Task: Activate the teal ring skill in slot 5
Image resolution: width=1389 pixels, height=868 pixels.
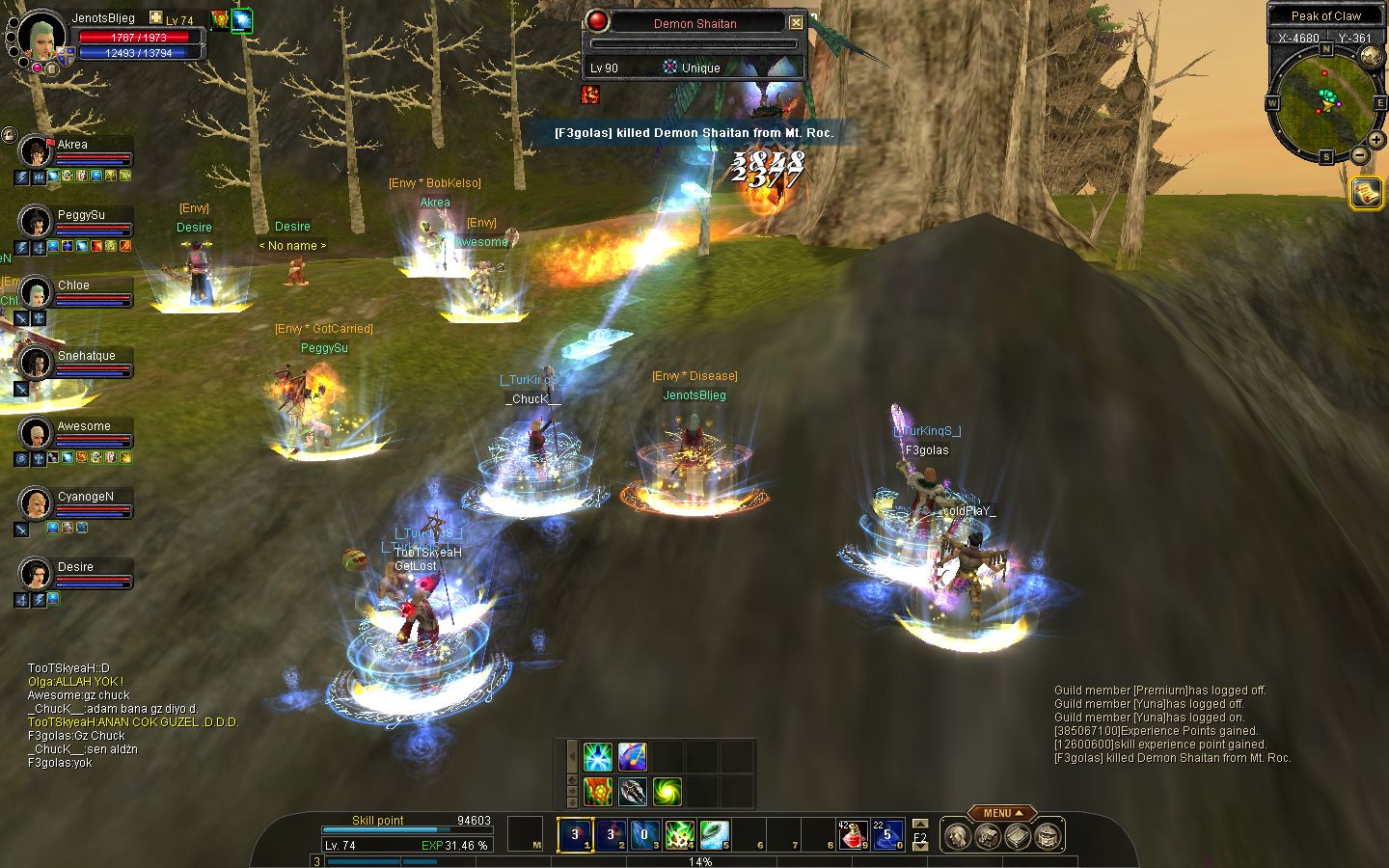Action: click(715, 834)
